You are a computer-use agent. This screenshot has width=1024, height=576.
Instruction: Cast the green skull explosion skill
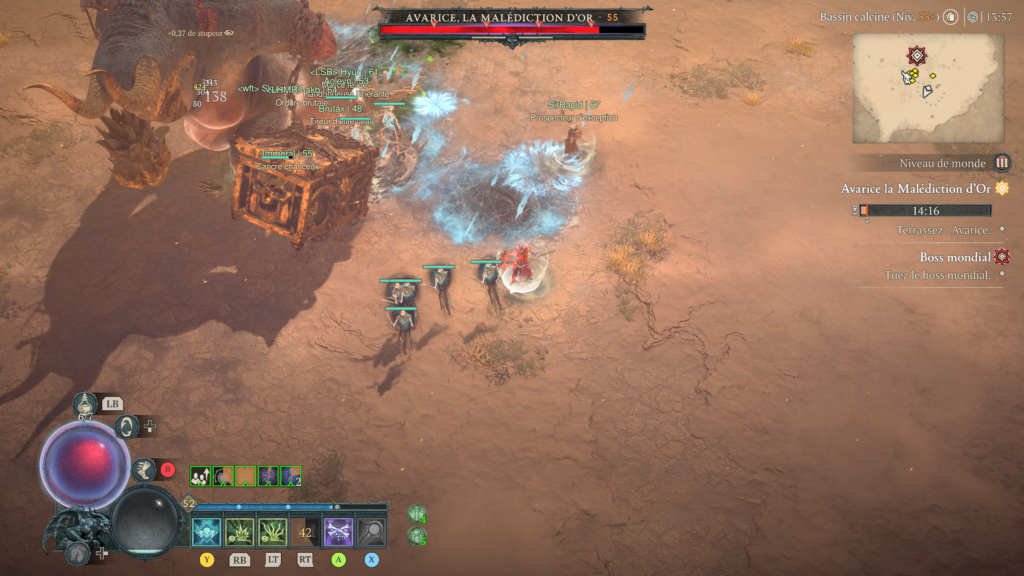tap(239, 532)
